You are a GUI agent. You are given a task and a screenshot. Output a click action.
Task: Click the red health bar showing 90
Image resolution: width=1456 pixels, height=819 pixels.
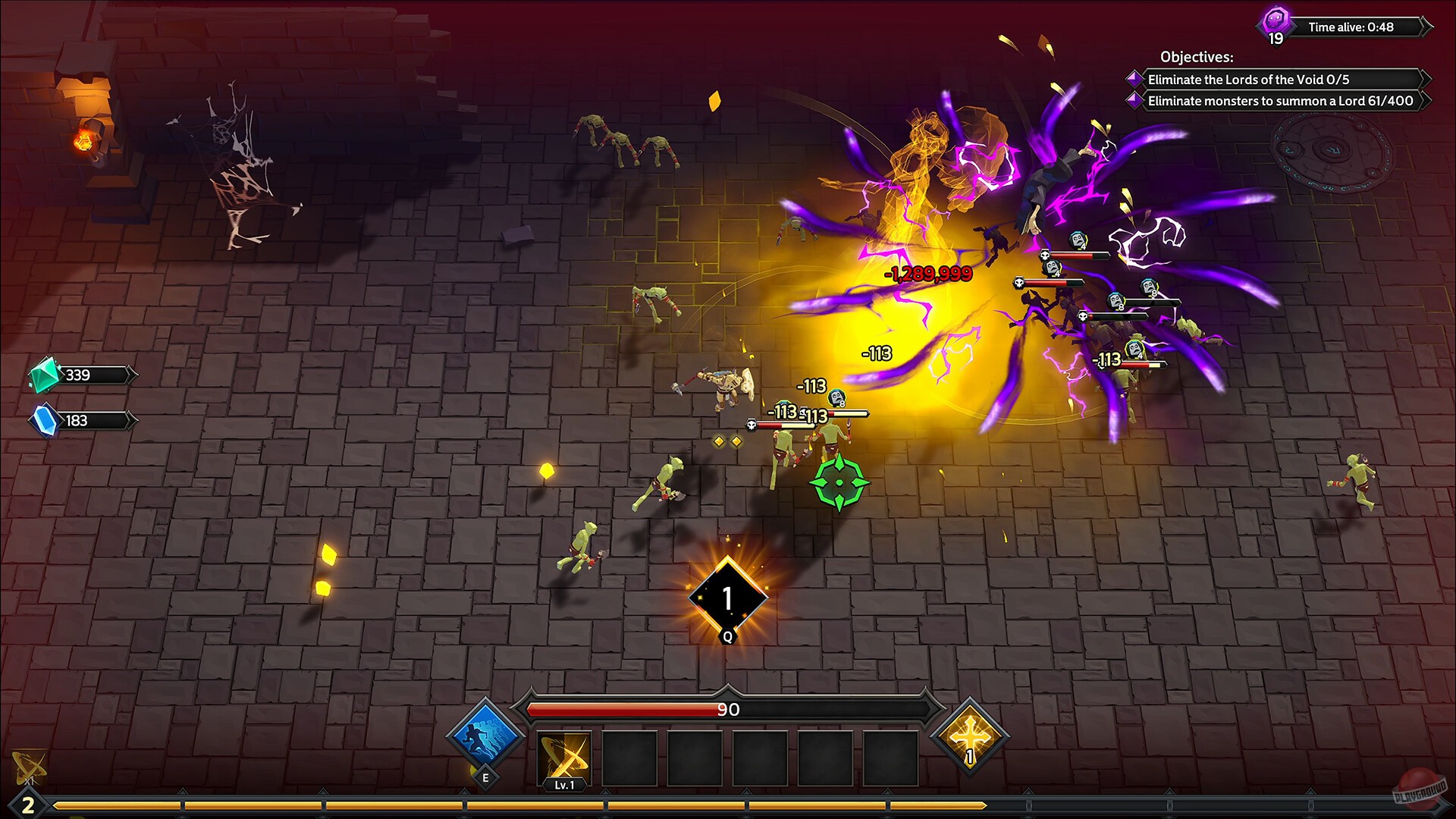click(x=726, y=711)
